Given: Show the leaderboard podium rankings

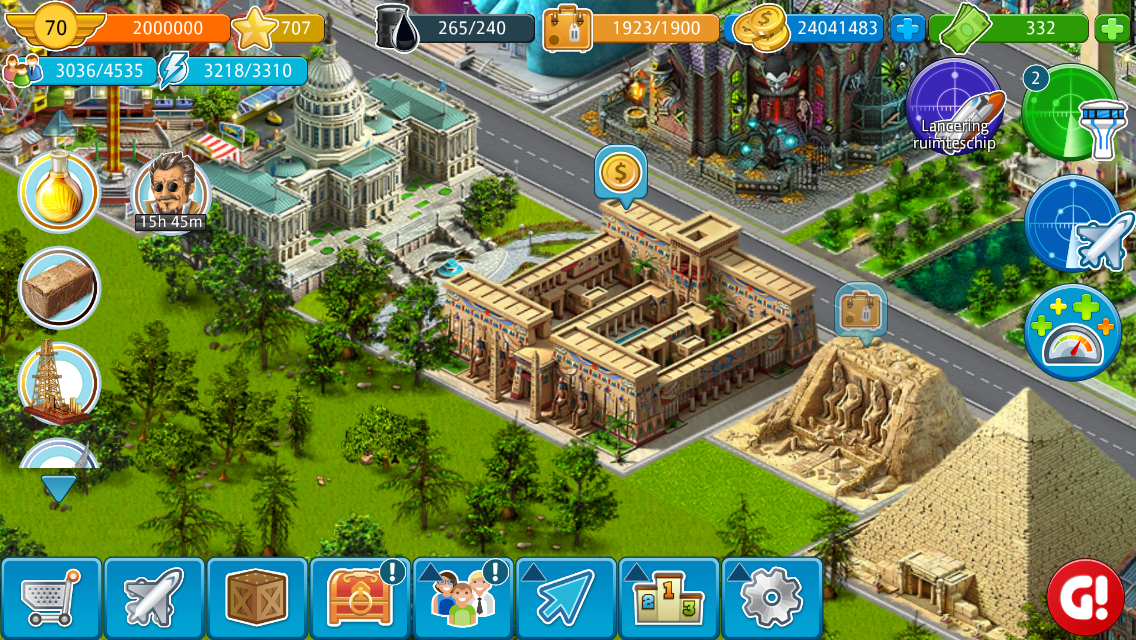Looking at the screenshot, I should coord(669,598).
